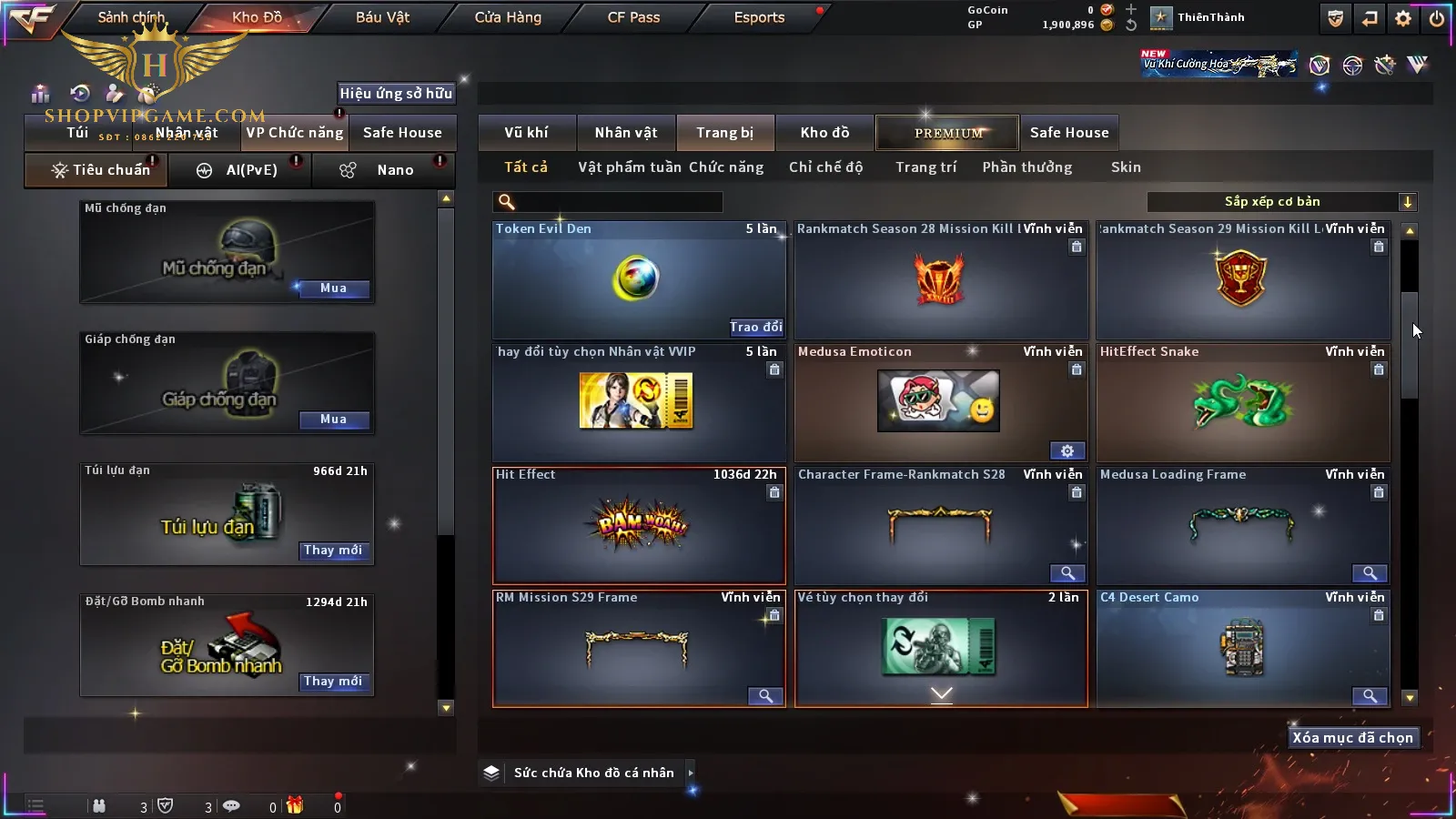Expand Sức chứa Kho đồ cá nhân
Viewport: 1456px width, 819px height.
click(x=691, y=773)
